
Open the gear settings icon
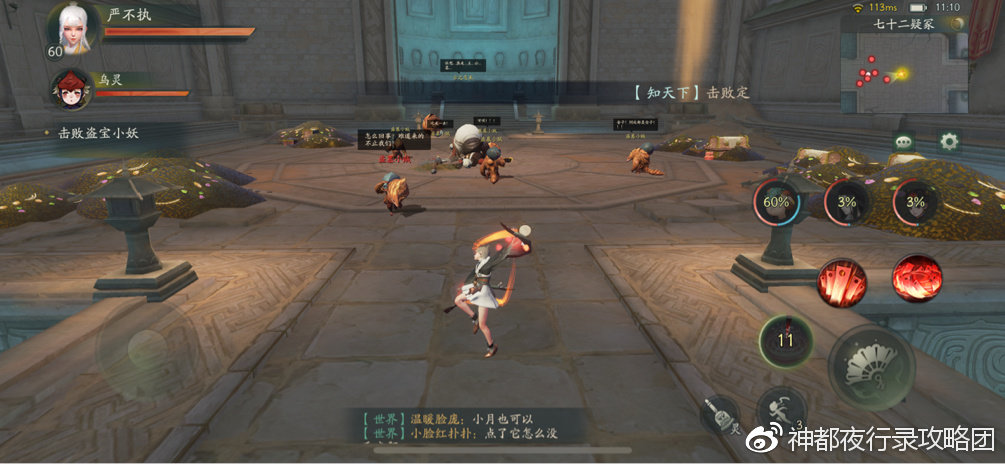pyautogui.click(x=948, y=141)
